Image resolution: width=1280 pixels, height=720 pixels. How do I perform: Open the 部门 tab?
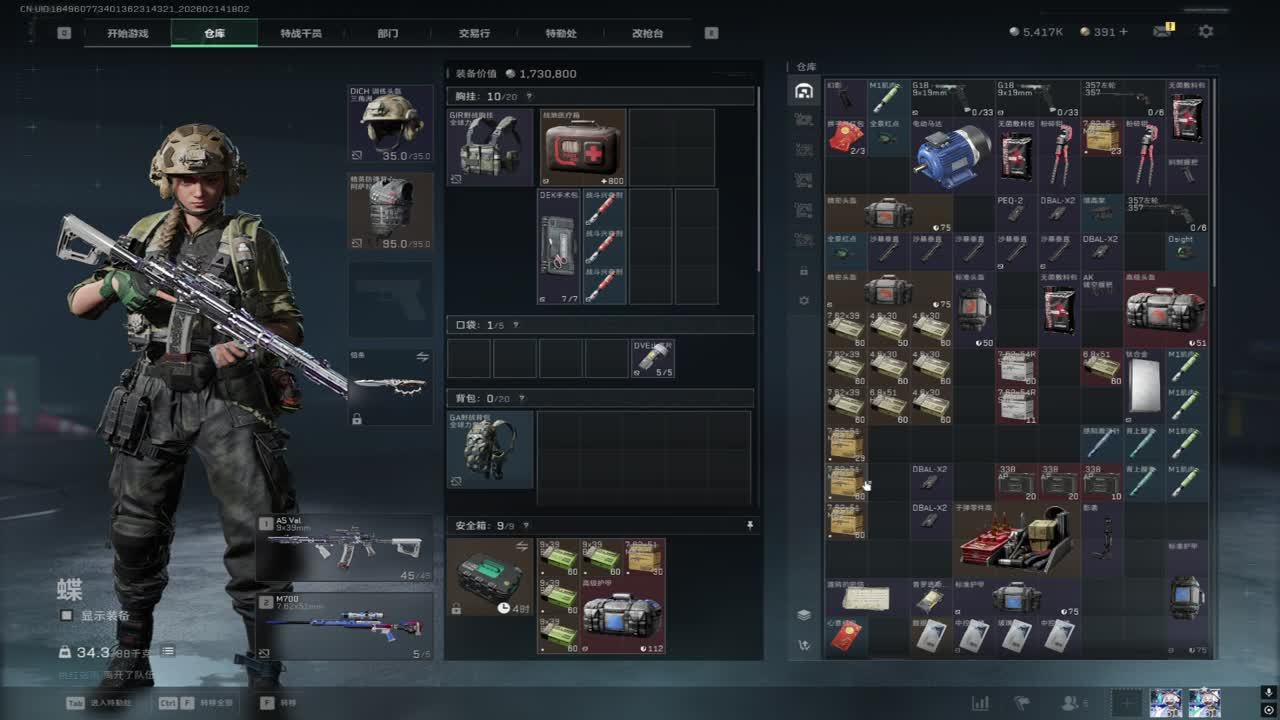coord(388,33)
